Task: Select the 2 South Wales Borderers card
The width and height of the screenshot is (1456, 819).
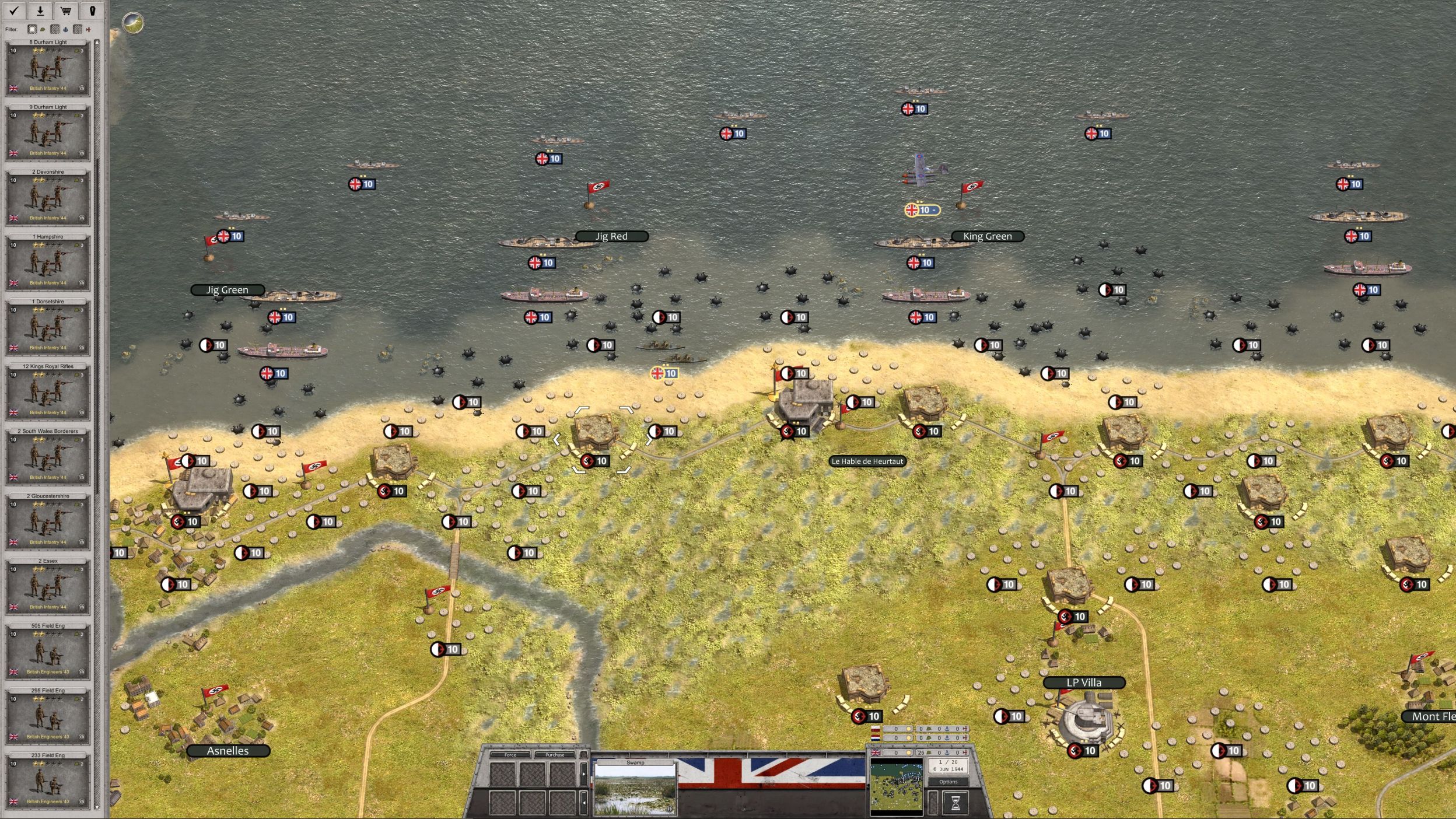Action: 48,457
